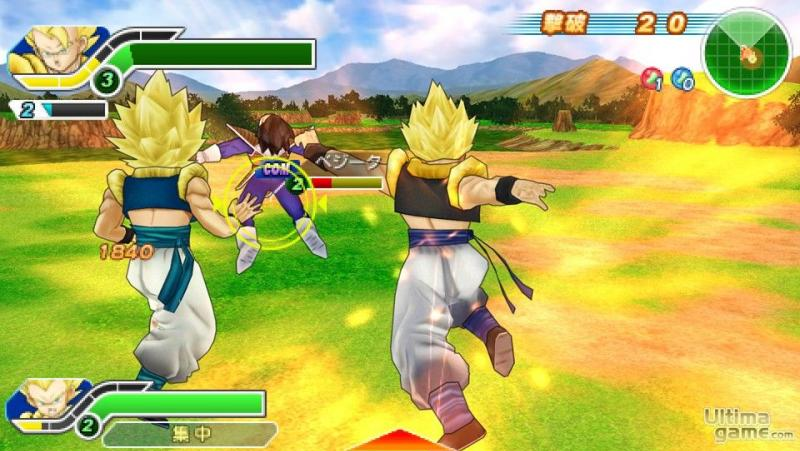Select the top Super Saiyan character portrait

coord(53,52)
